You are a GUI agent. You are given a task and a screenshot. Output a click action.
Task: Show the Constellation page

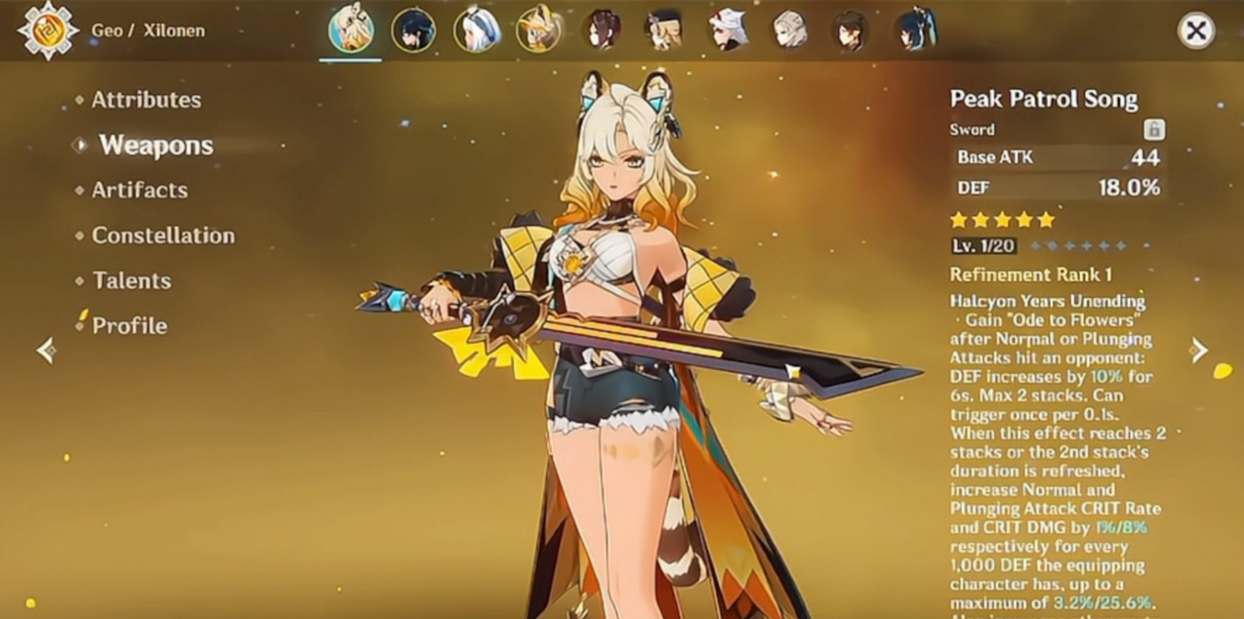(163, 236)
